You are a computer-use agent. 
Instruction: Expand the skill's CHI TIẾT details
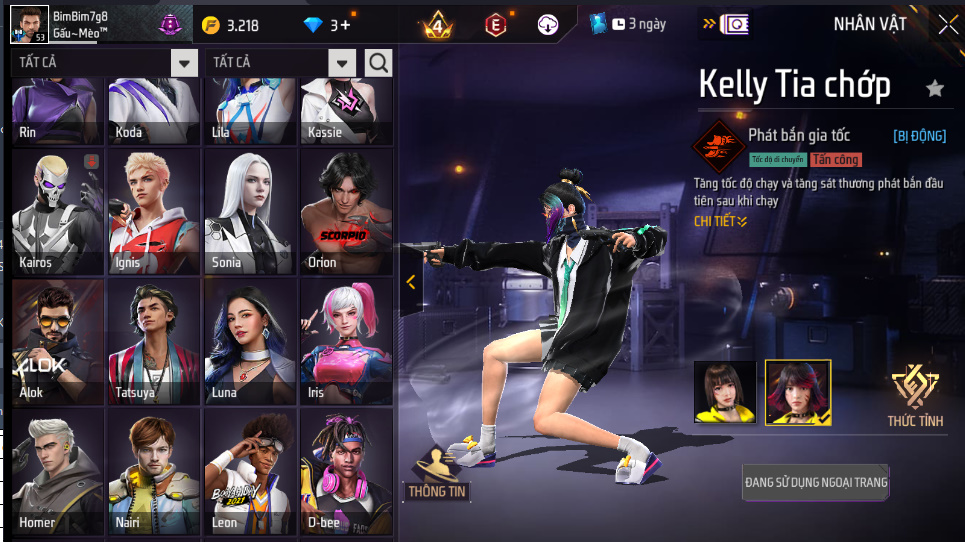[x=720, y=221]
